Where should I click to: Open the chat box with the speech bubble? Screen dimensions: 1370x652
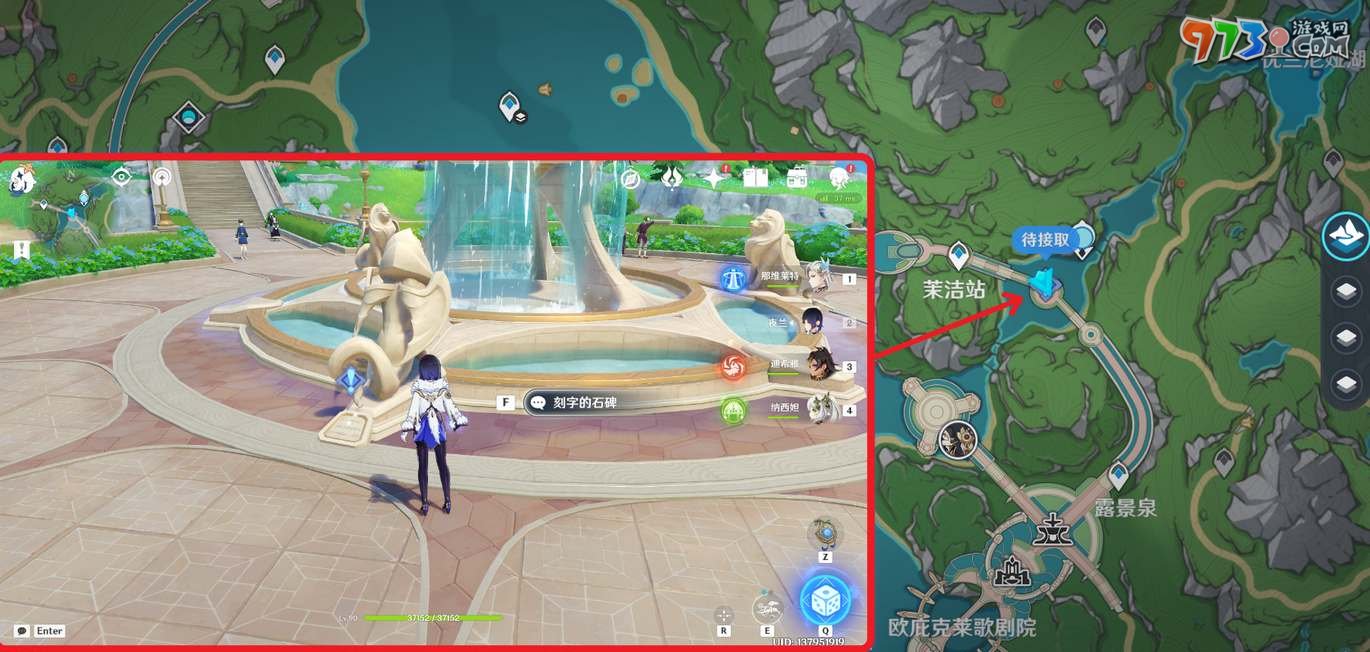22,631
